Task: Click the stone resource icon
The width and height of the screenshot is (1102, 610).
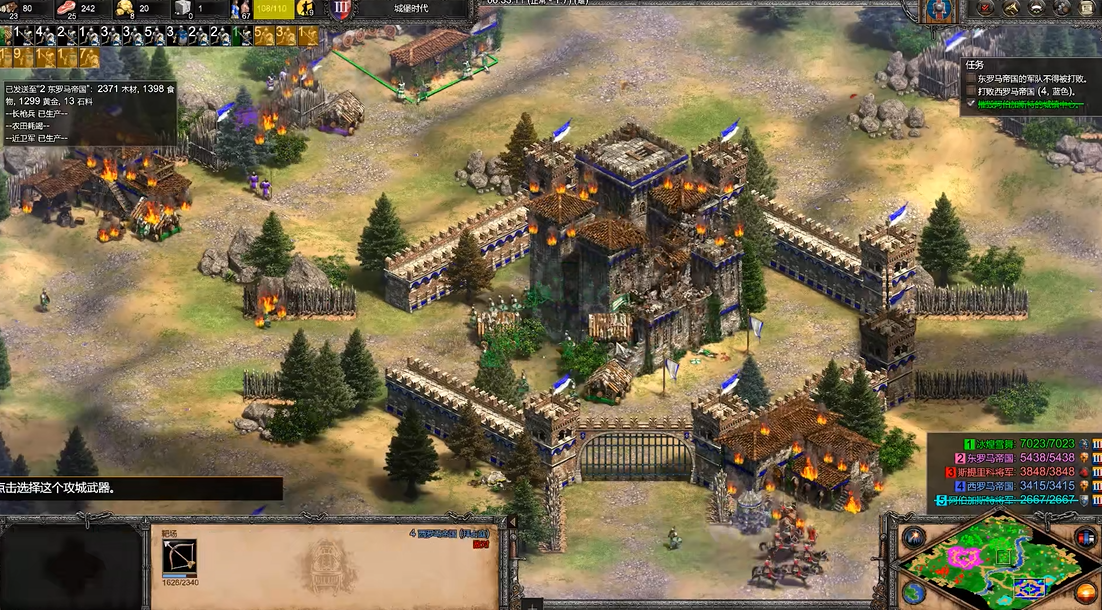Action: [x=185, y=9]
